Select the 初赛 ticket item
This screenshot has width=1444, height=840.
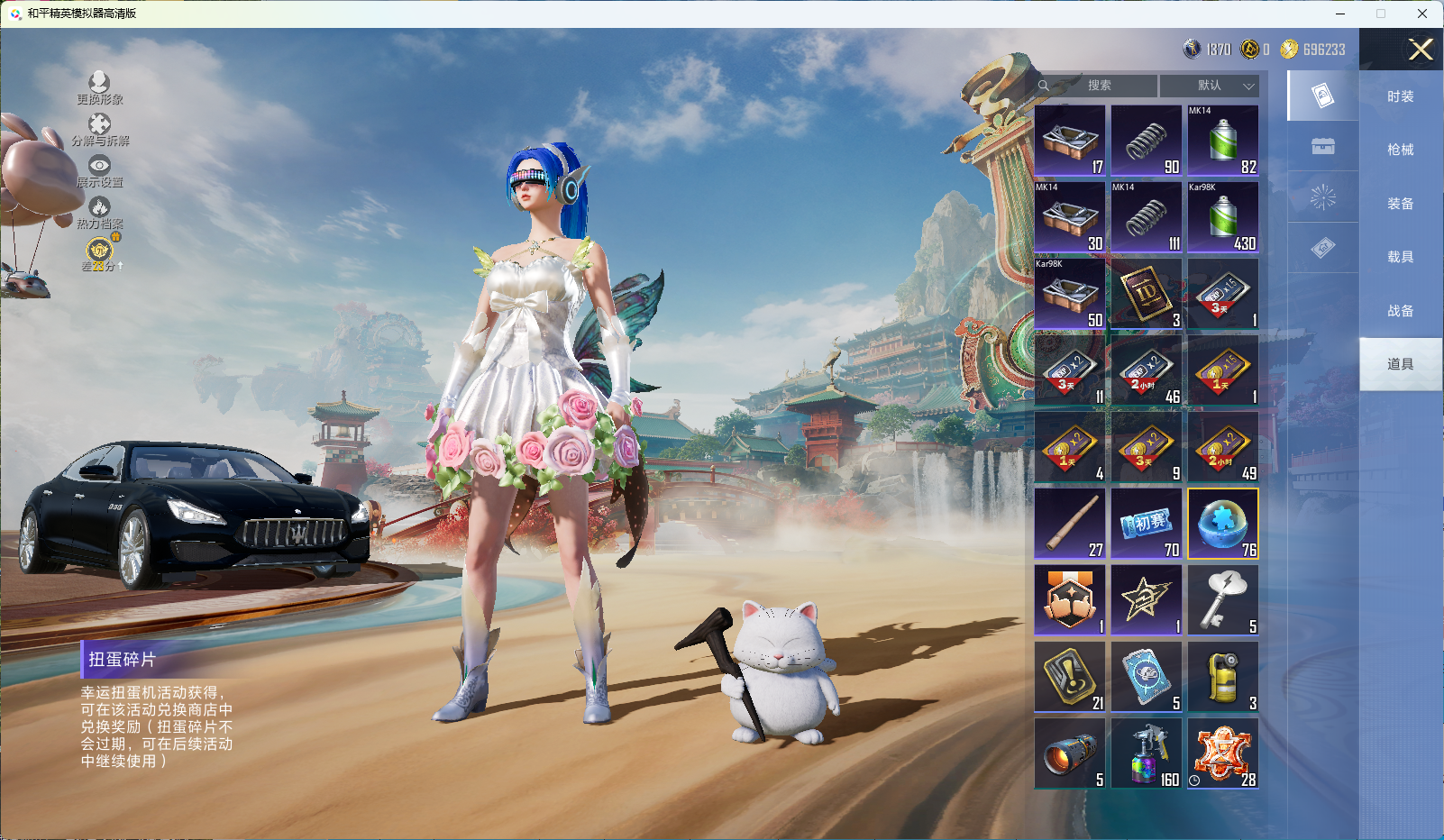1147,525
